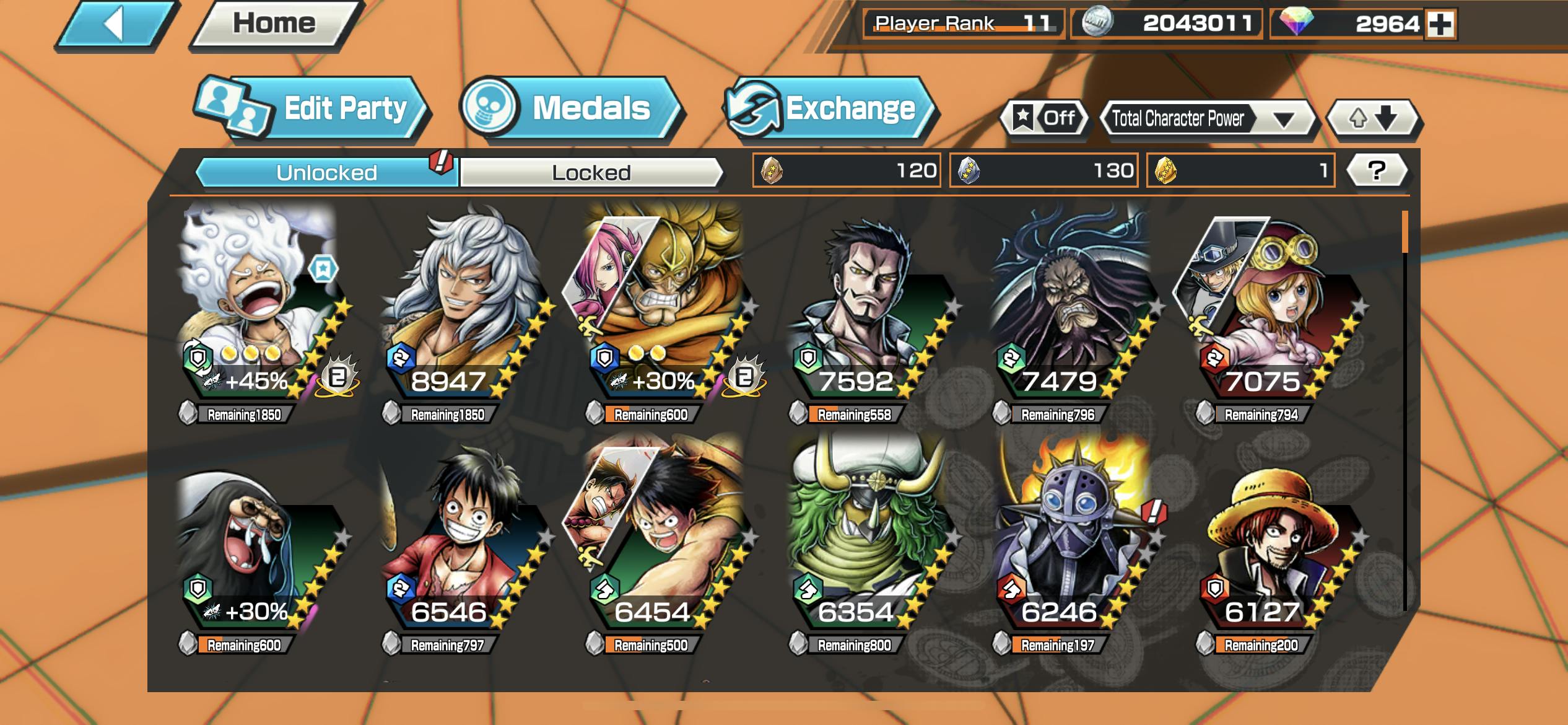Show help with the question mark button
The width and height of the screenshot is (1568, 725).
point(1376,170)
